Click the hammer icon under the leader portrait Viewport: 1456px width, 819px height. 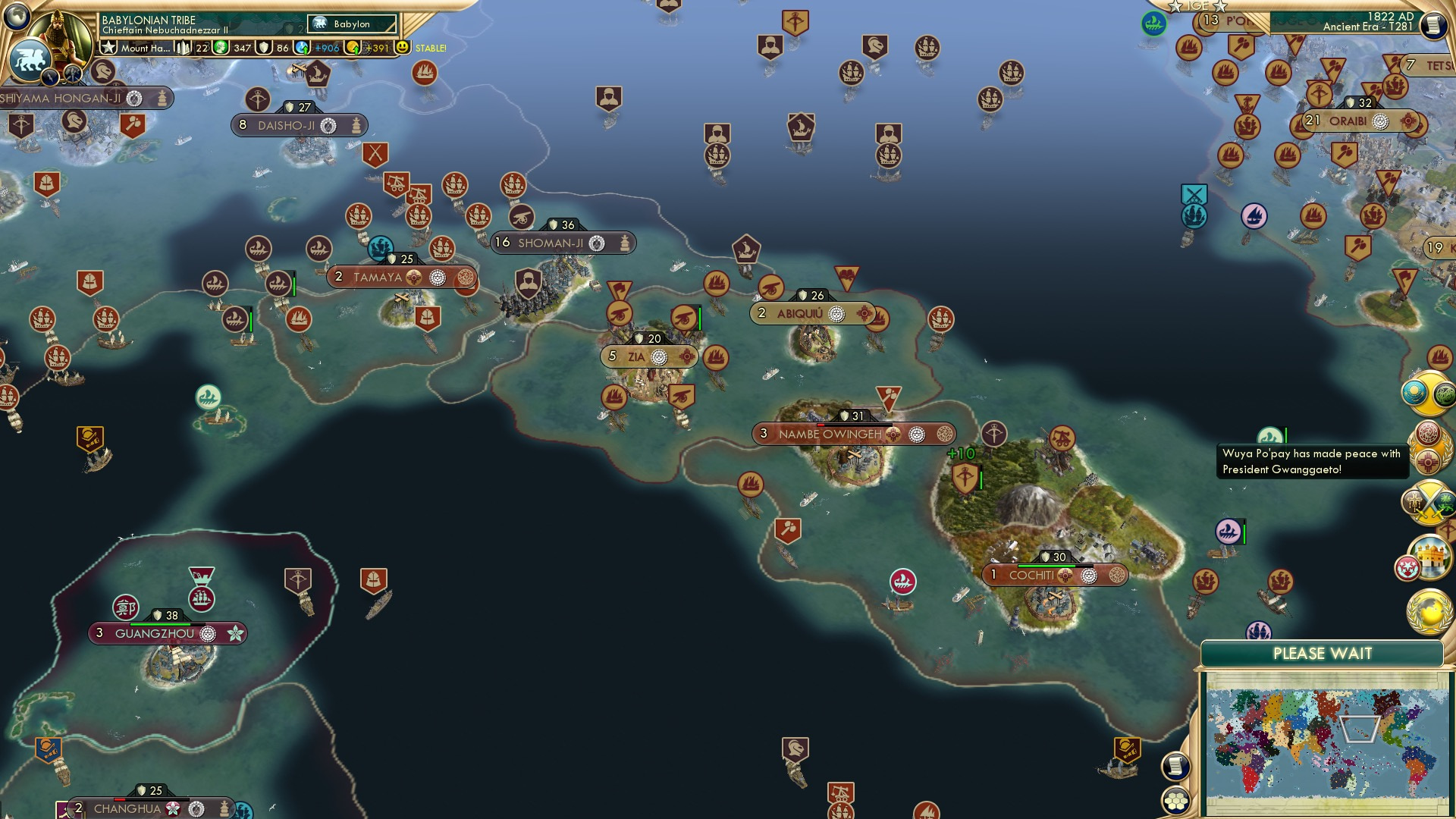(x=71, y=75)
